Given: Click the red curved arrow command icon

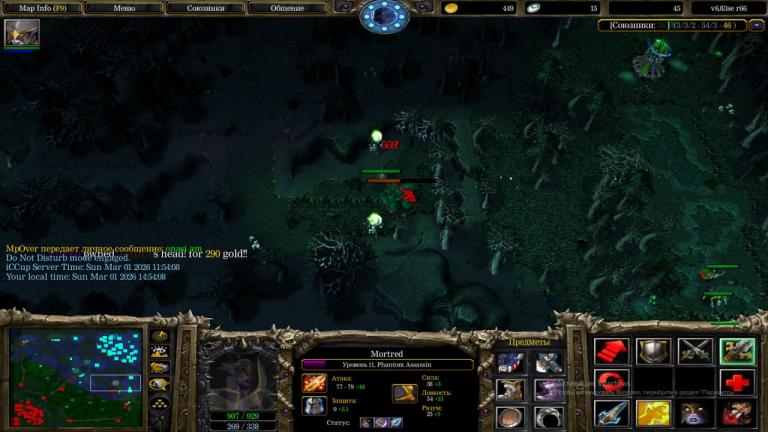Looking at the screenshot, I should (x=611, y=383).
